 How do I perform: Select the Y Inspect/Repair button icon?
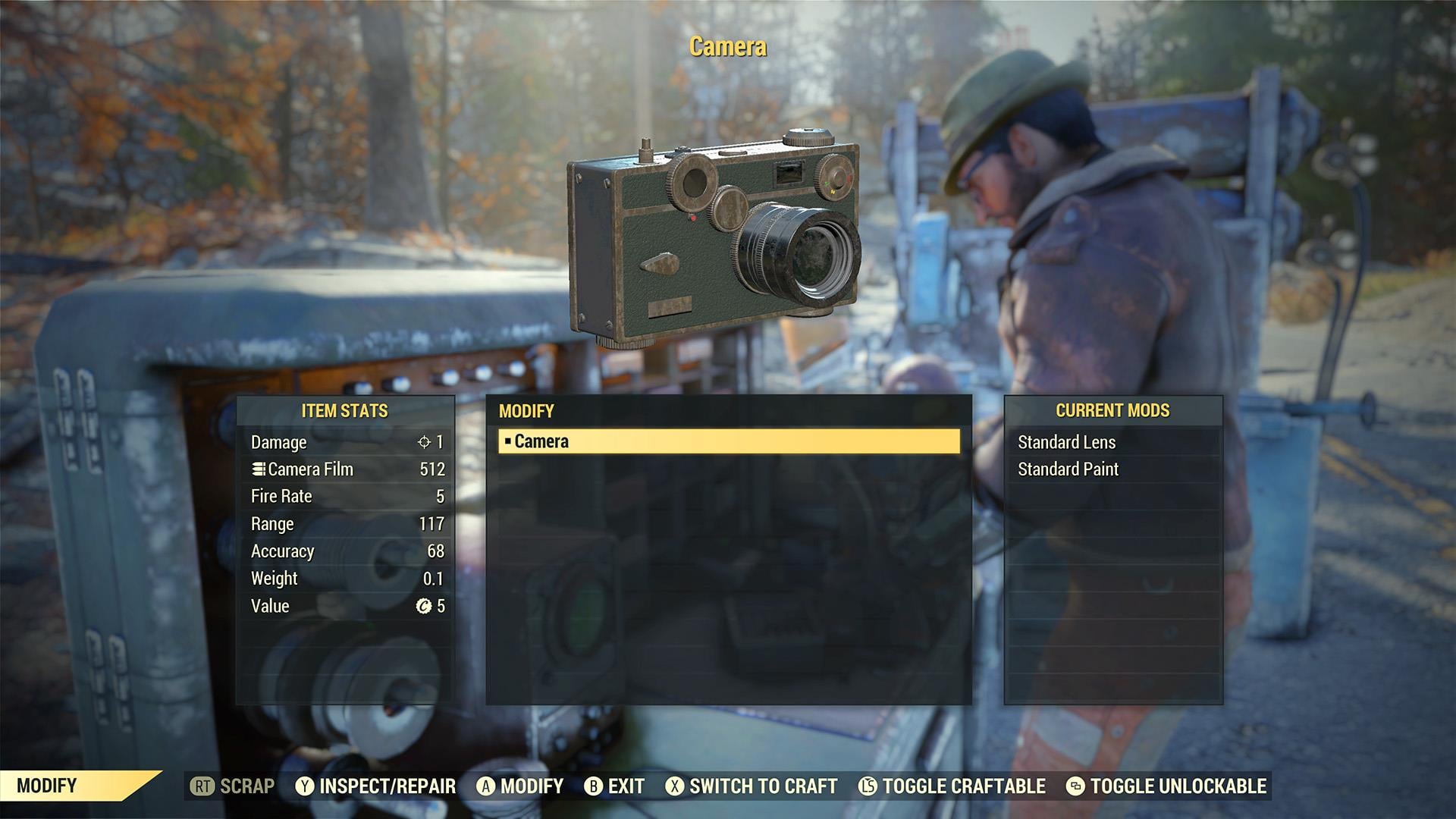pyautogui.click(x=304, y=786)
